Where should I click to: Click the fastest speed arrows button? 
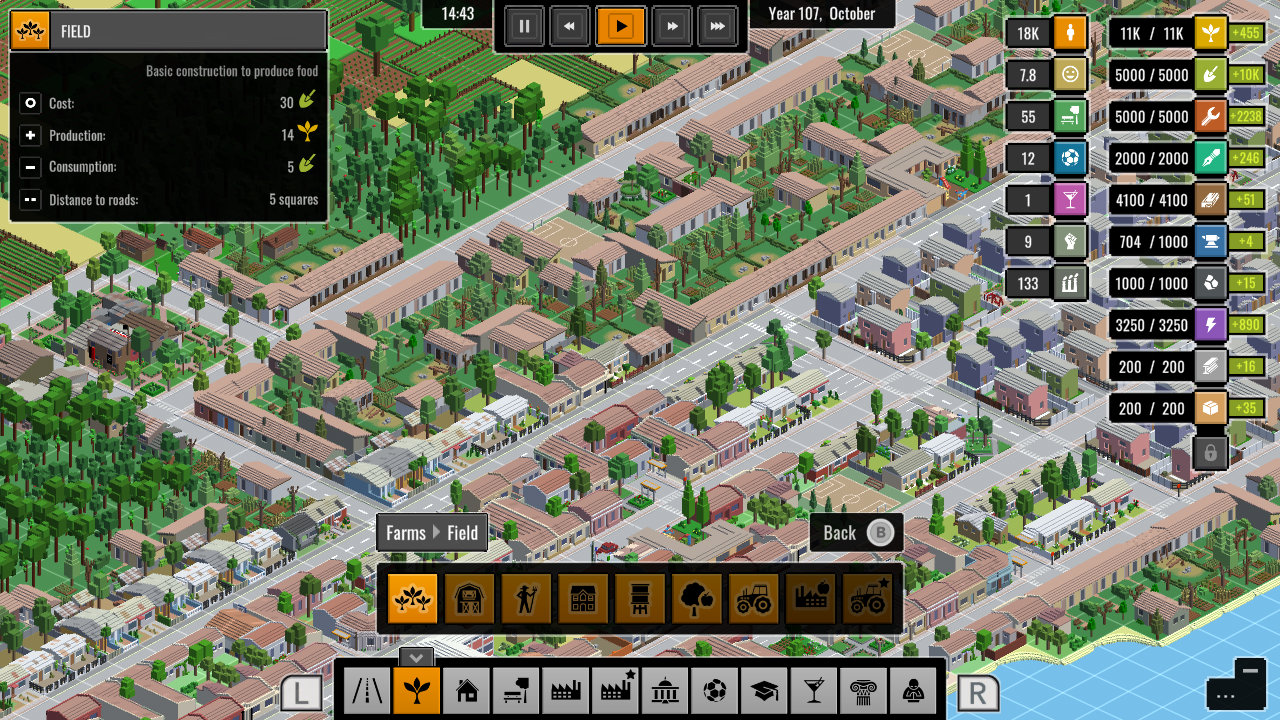pyautogui.click(x=718, y=27)
